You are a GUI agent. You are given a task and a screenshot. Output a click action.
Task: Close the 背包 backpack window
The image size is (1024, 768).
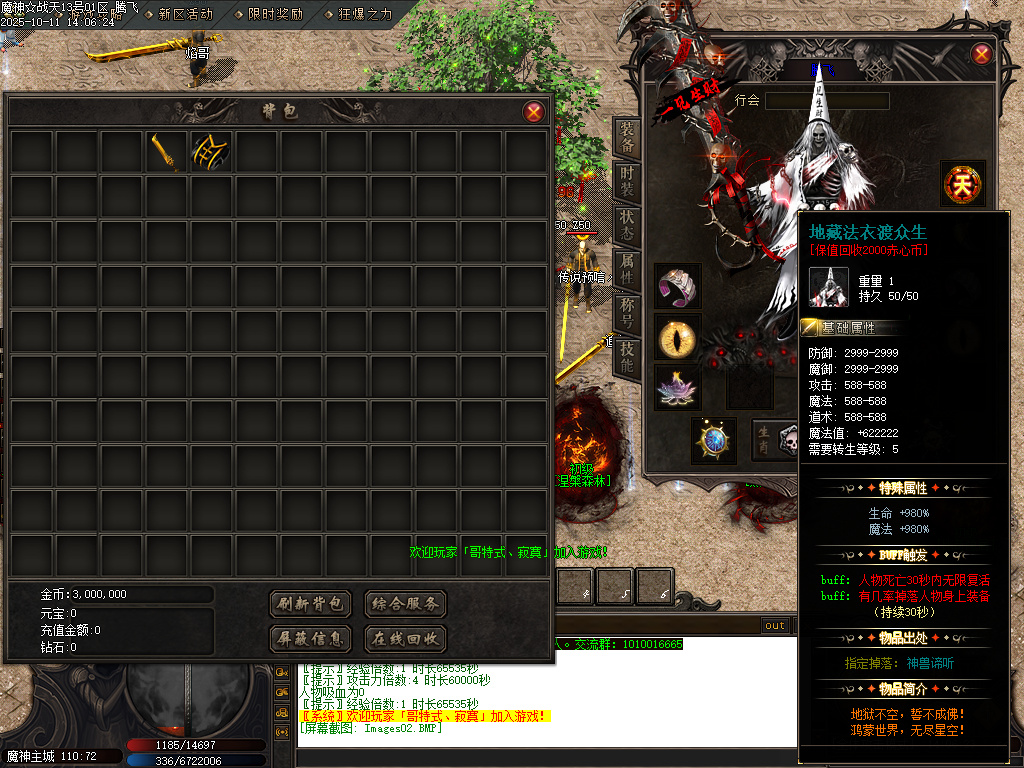534,112
